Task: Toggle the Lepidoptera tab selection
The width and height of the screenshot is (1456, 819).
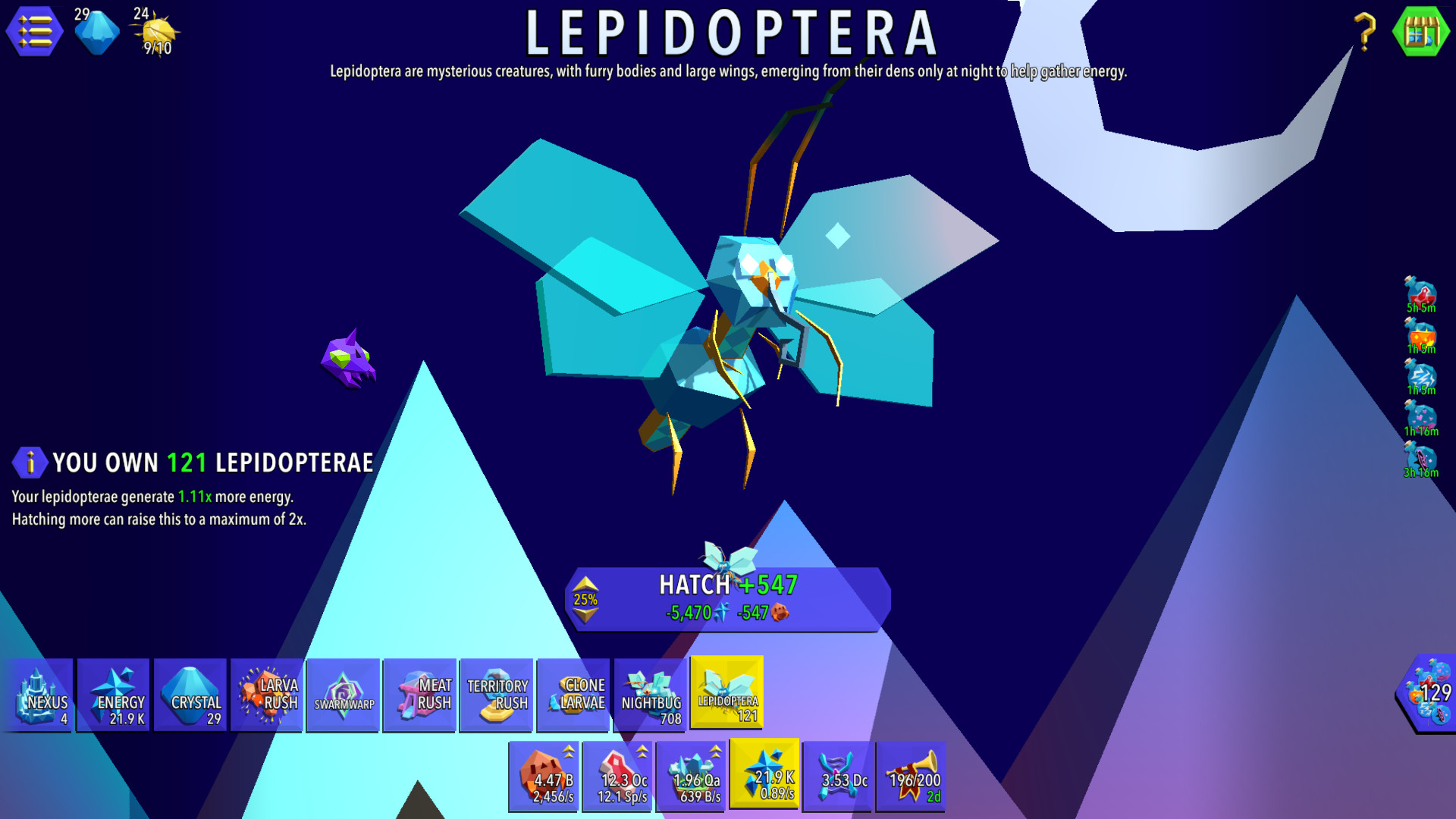Action: coord(726,694)
